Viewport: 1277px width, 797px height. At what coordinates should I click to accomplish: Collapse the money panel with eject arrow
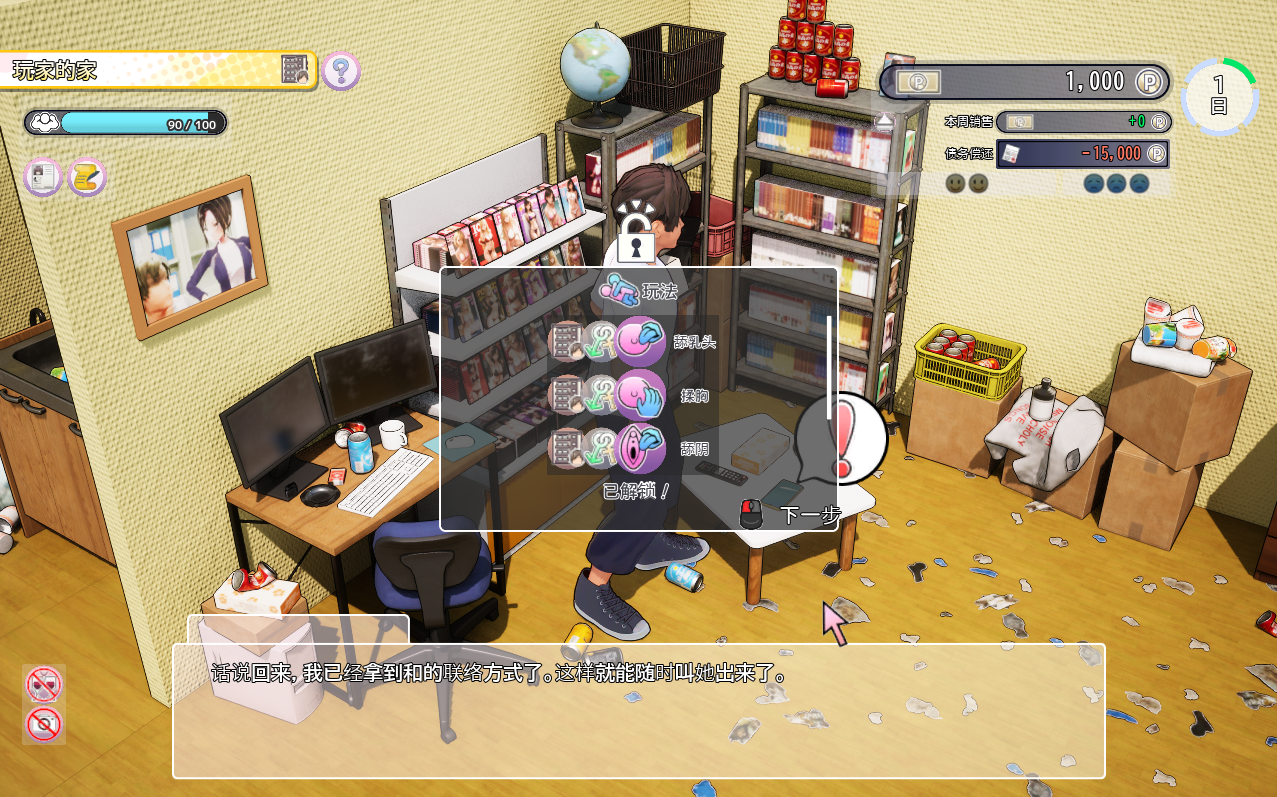885,122
